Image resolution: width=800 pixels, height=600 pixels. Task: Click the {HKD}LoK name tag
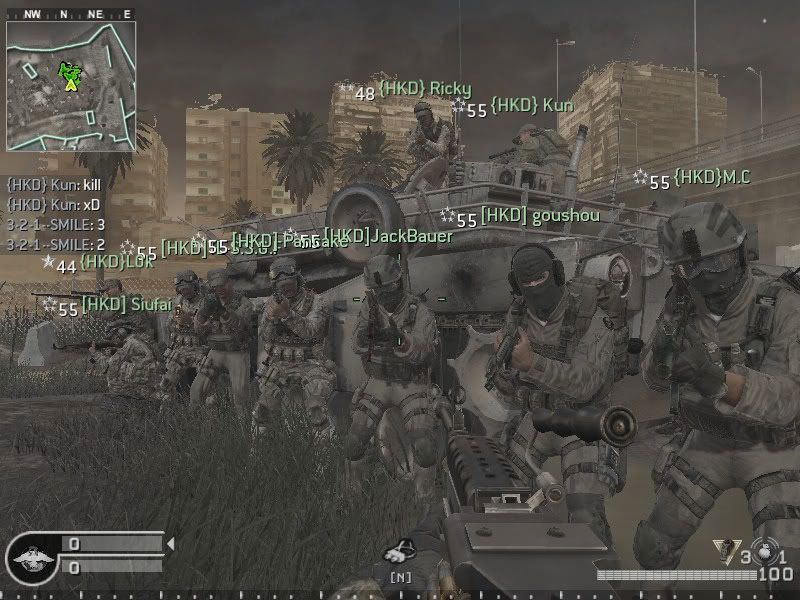(116, 263)
